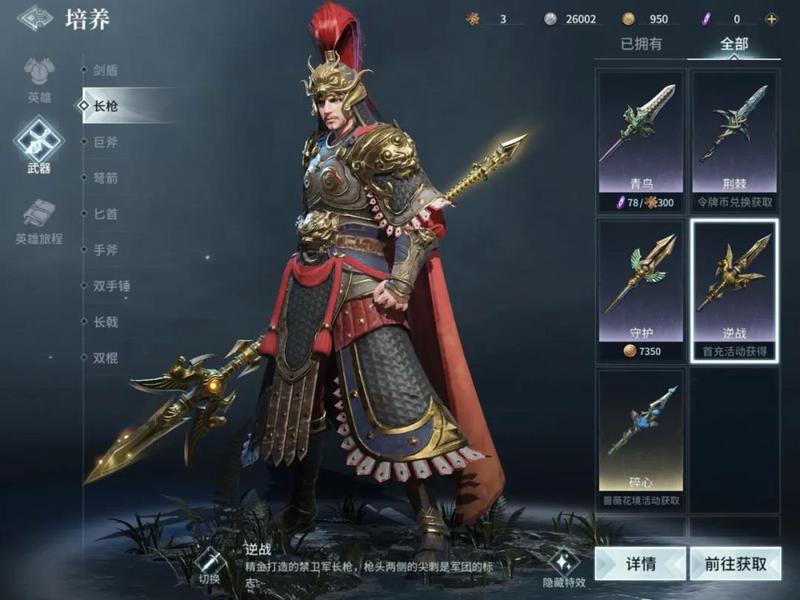Choose the 弩箭 weapon type
Viewport: 800px width, 600px height.
(106, 178)
